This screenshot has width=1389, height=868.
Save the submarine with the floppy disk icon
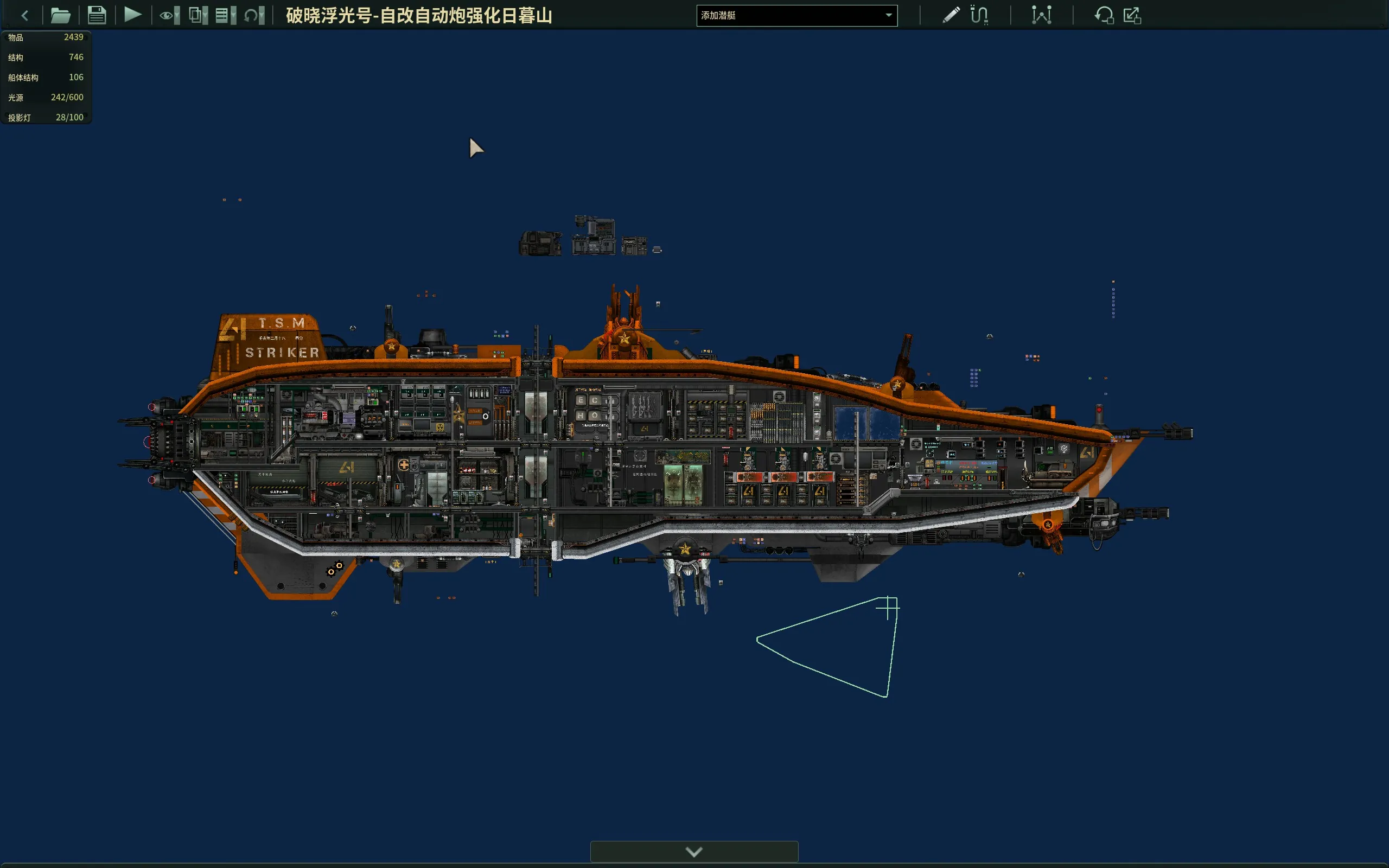click(x=97, y=16)
